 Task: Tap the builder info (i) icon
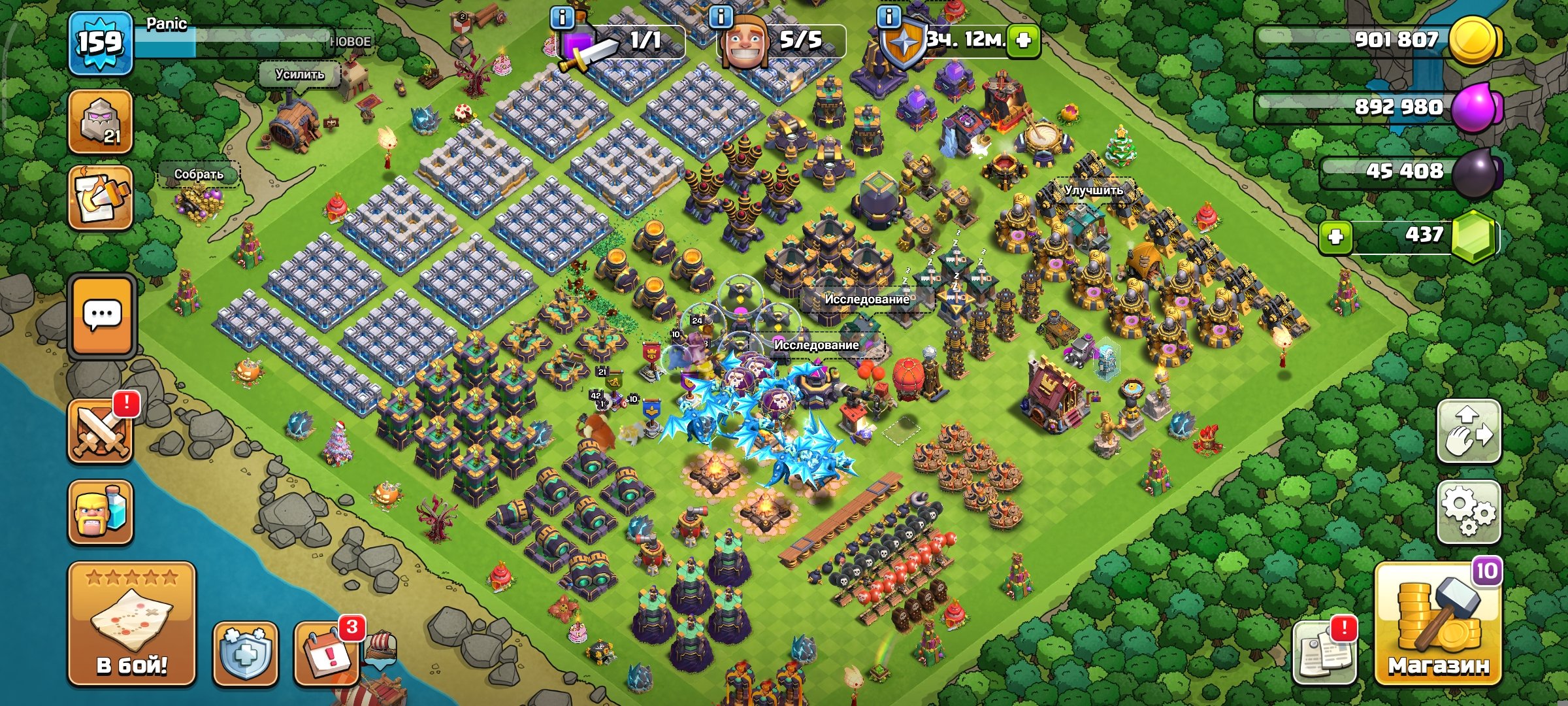click(x=720, y=18)
